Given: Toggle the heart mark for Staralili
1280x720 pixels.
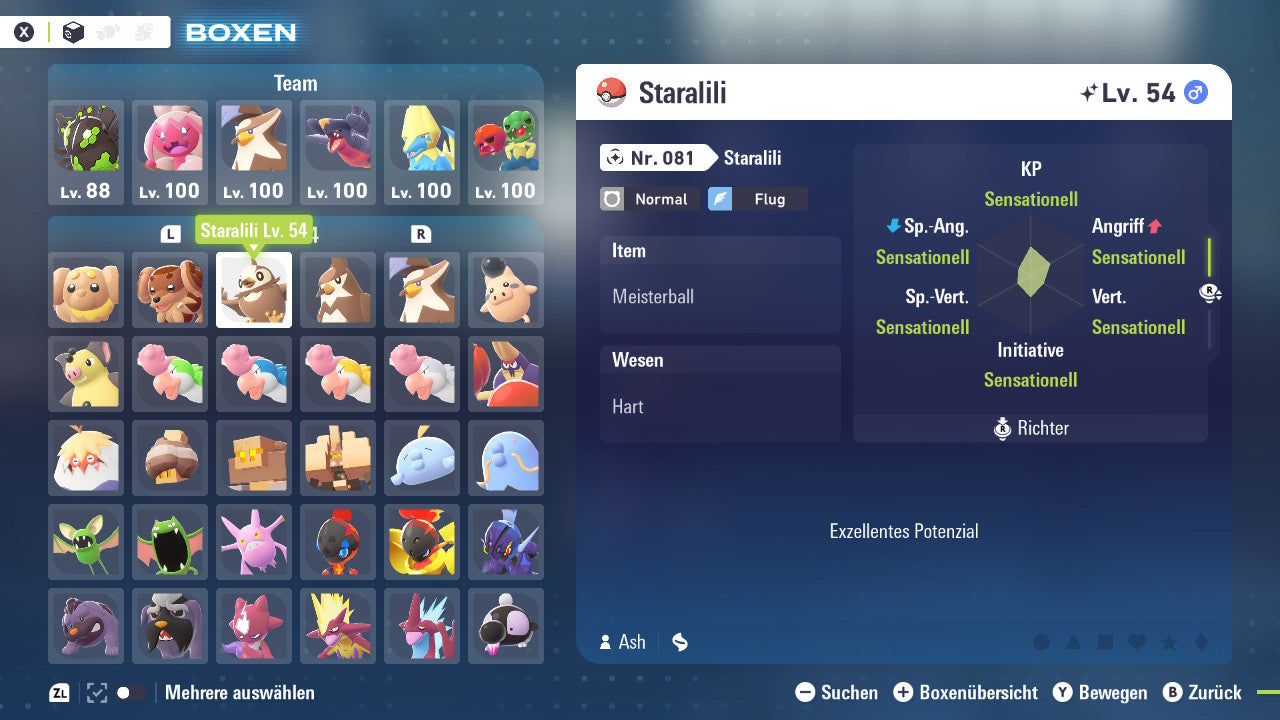Looking at the screenshot, I should tap(1137, 643).
